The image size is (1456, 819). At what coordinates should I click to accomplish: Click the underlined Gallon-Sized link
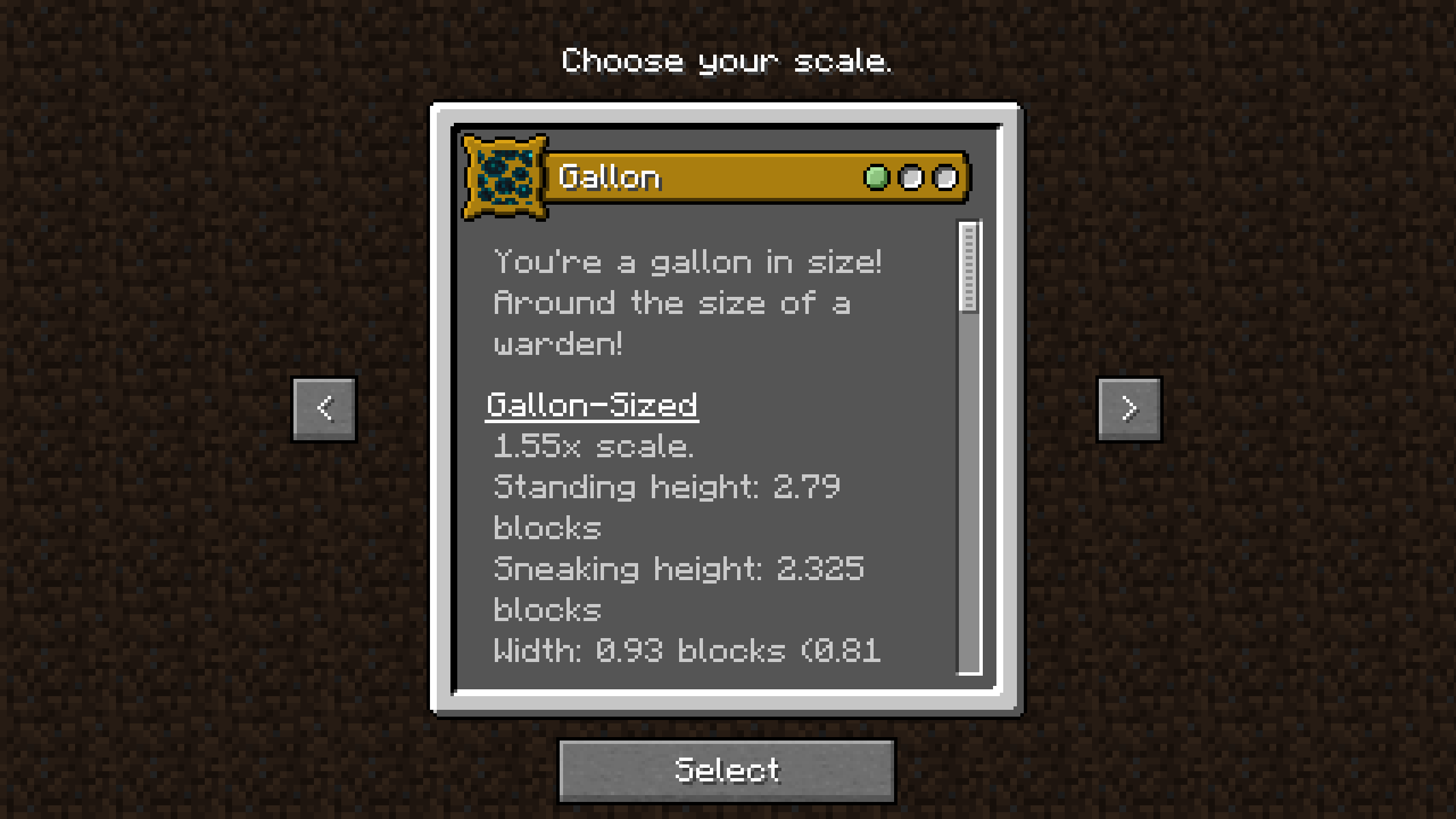click(x=591, y=405)
